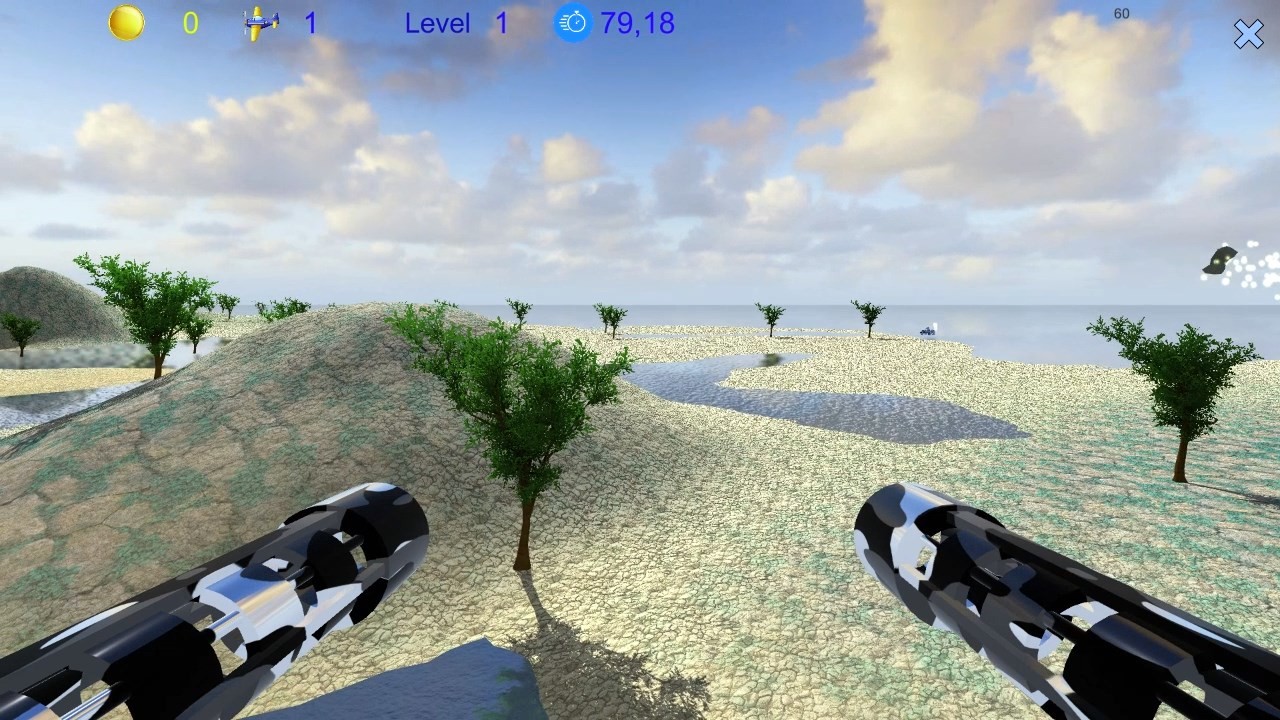The width and height of the screenshot is (1280, 720).
Task: Click the timer reading 79,18
Action: tap(640, 24)
